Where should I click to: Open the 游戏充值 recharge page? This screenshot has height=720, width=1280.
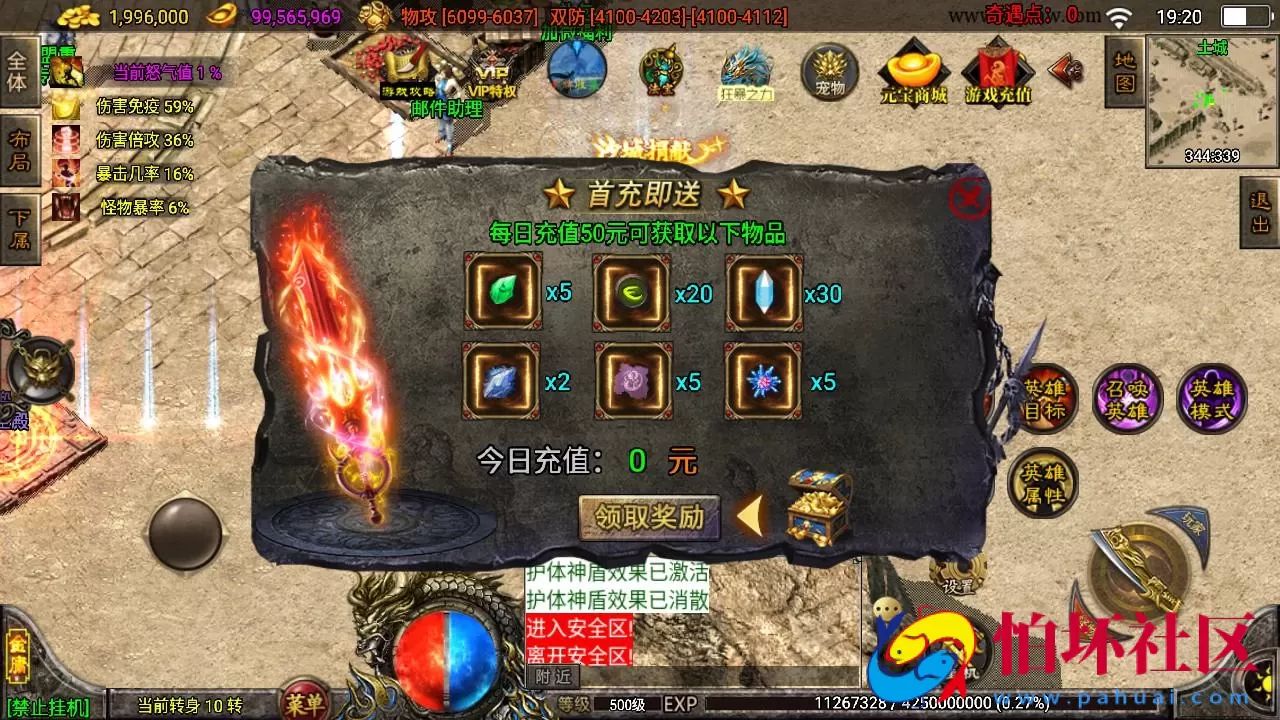pos(996,72)
